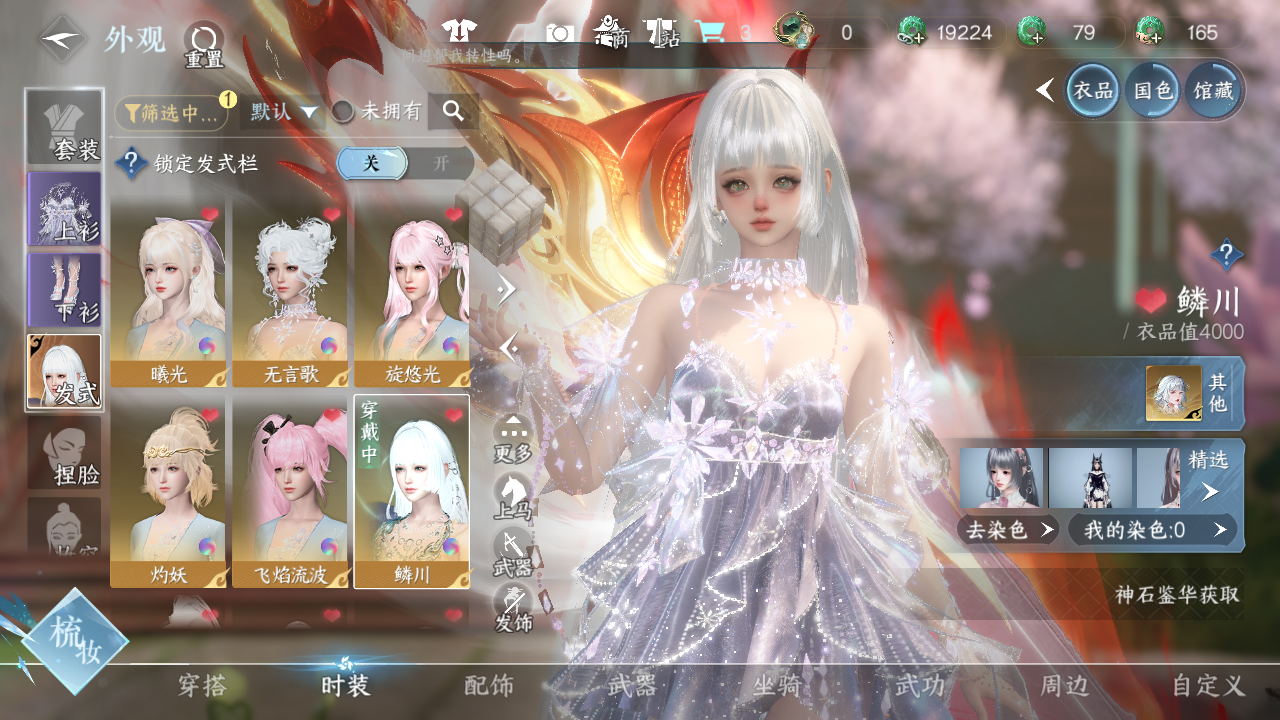Choose the 飞焰流波 pink hairstyle
The image size is (1280, 720).
(x=290, y=495)
